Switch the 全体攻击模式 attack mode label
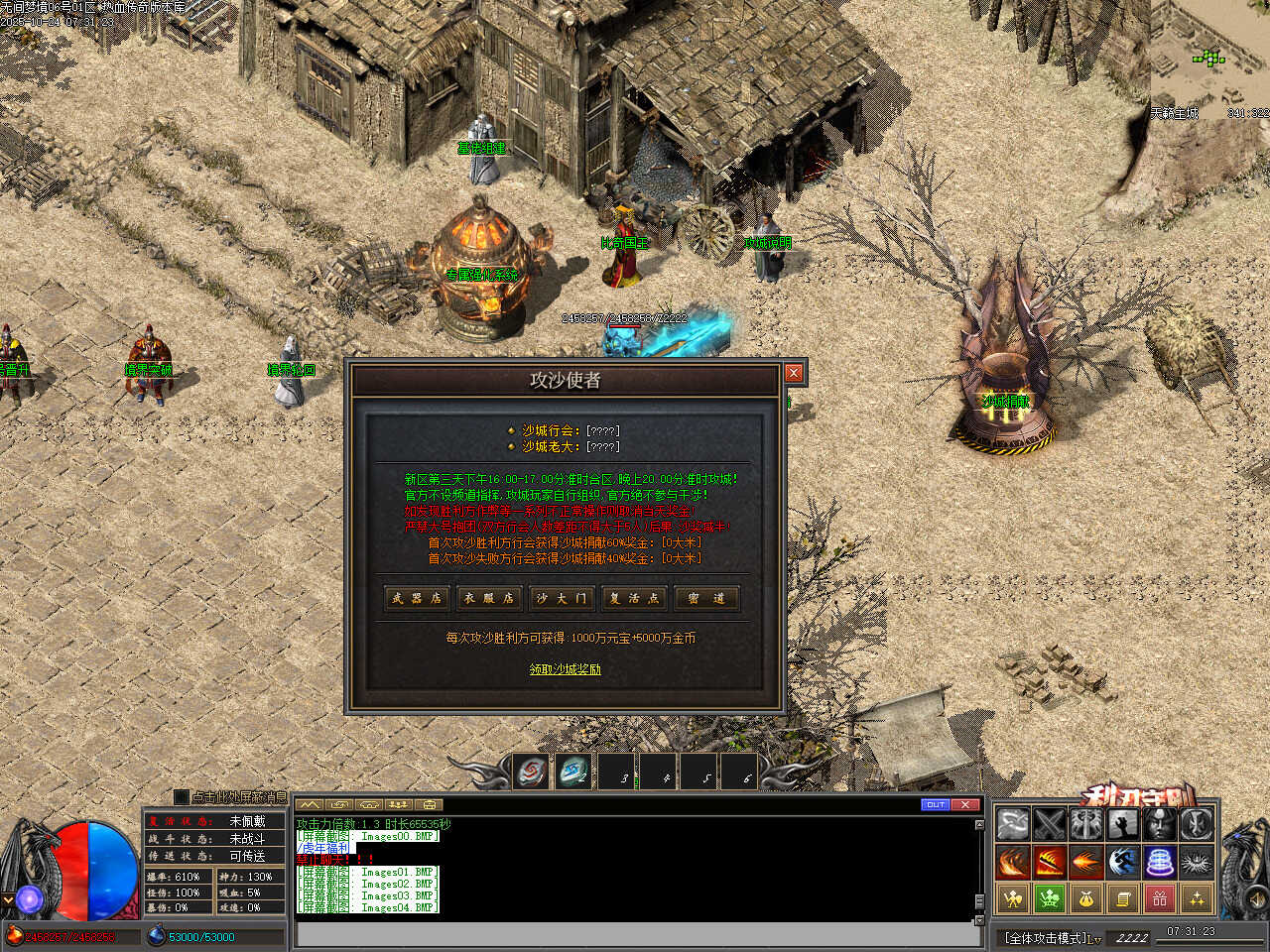 (x=1050, y=937)
